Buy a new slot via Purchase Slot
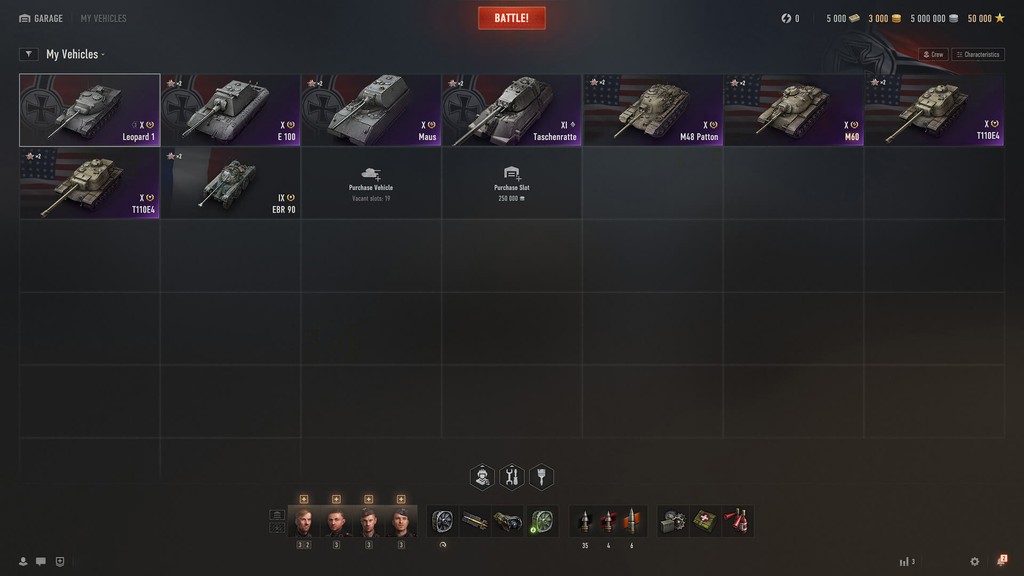The height and width of the screenshot is (576, 1024). [x=512, y=183]
